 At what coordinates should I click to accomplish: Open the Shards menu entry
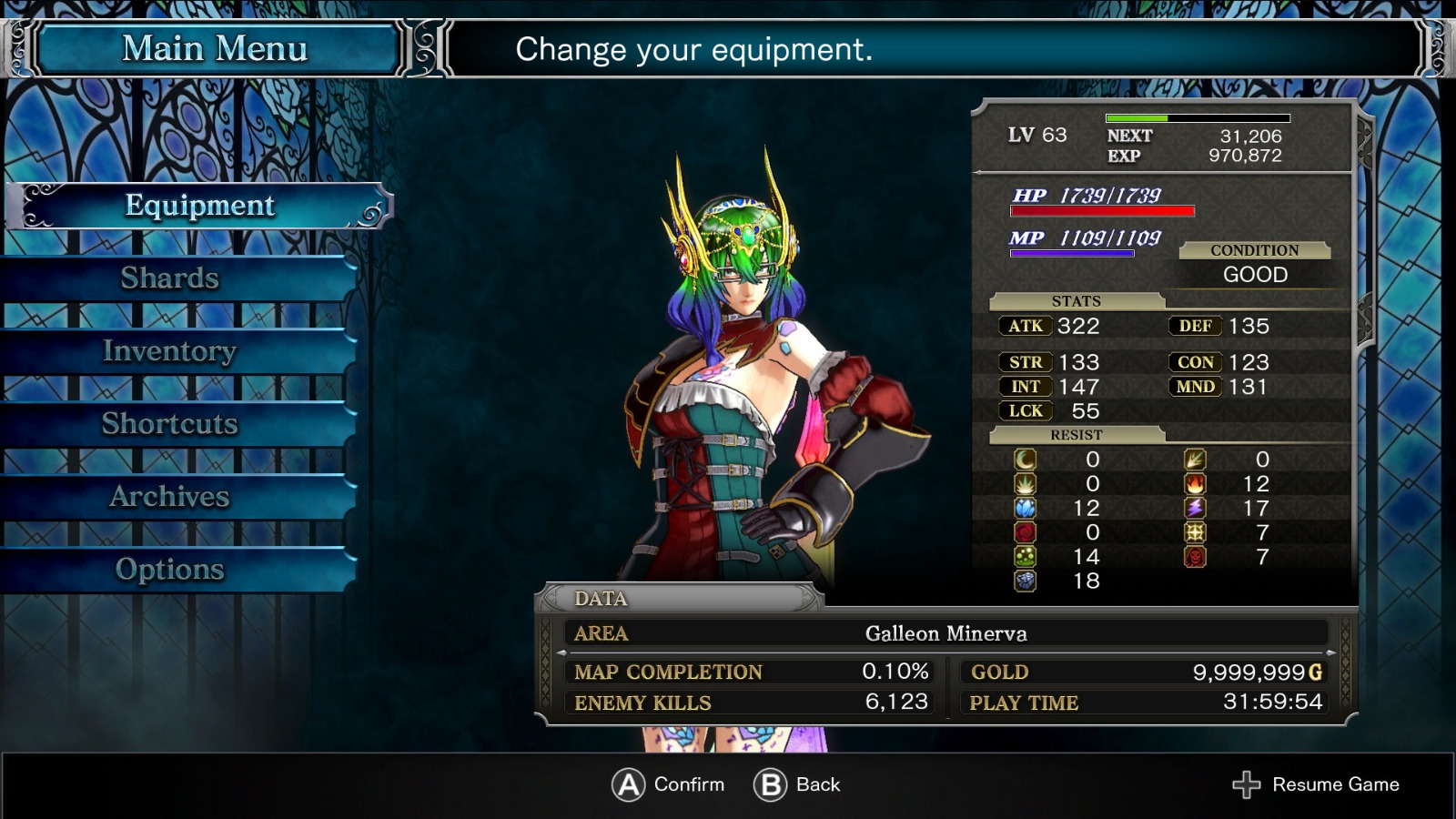170,278
